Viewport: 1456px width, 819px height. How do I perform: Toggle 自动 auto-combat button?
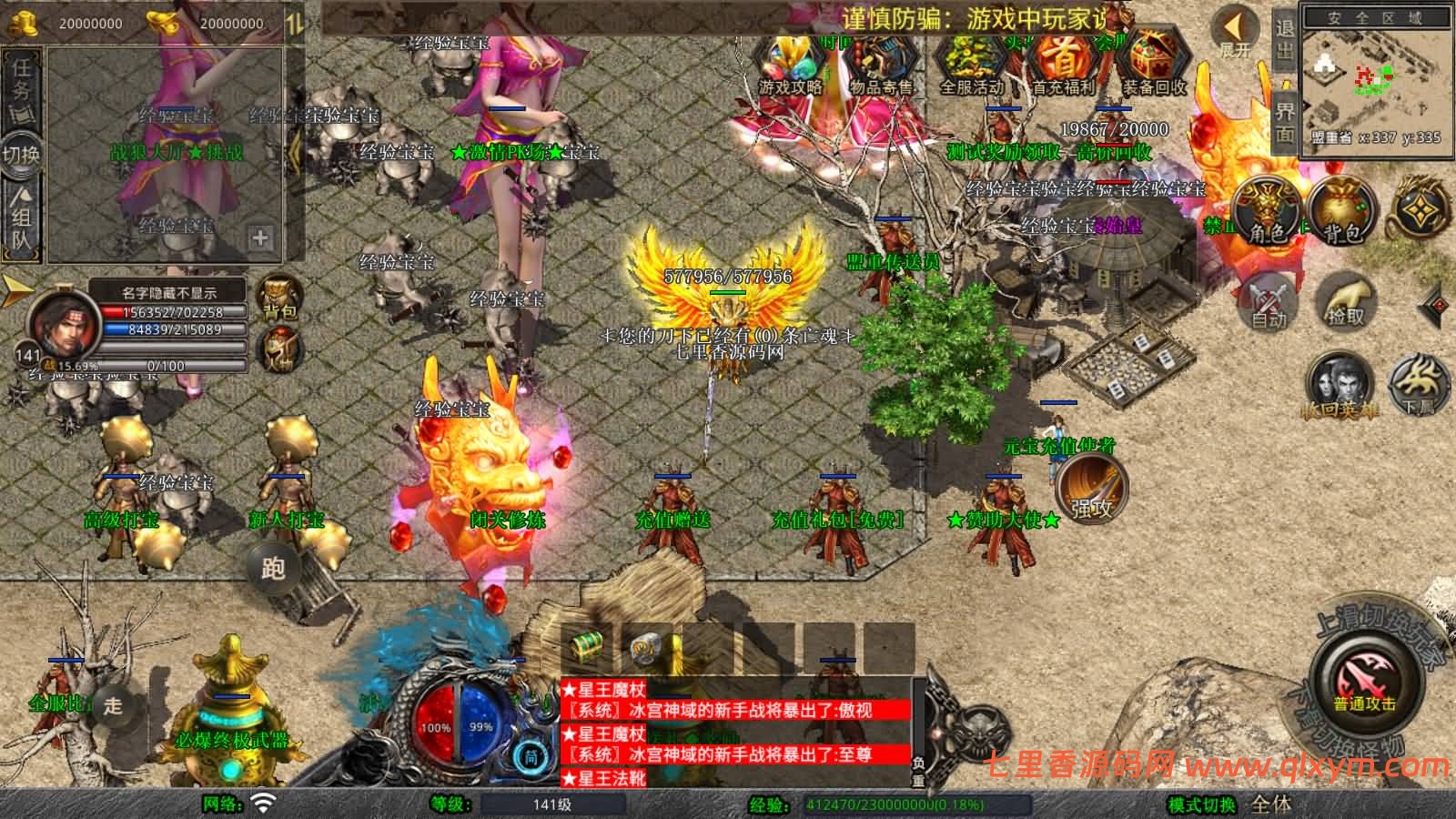pyautogui.click(x=1268, y=301)
